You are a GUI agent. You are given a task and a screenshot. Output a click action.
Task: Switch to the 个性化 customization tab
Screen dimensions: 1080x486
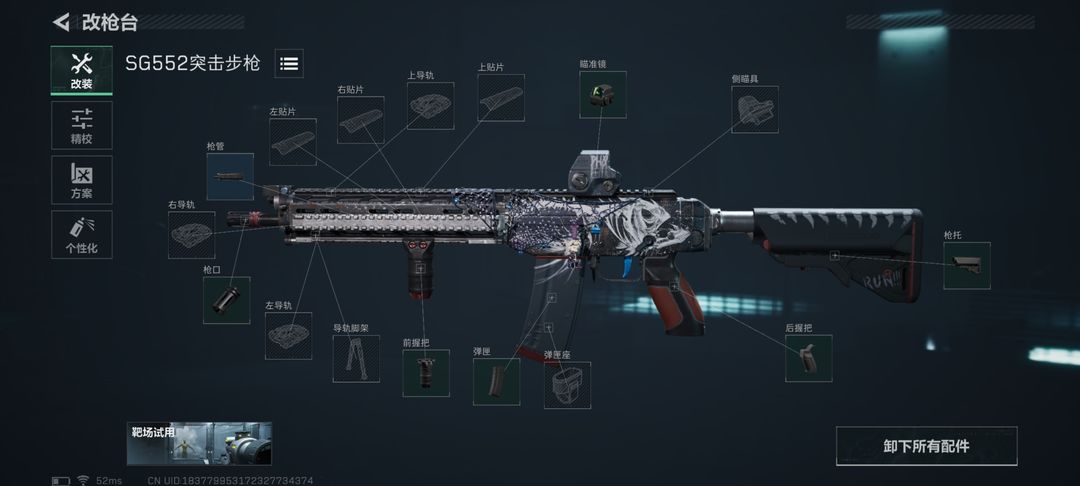(81, 234)
